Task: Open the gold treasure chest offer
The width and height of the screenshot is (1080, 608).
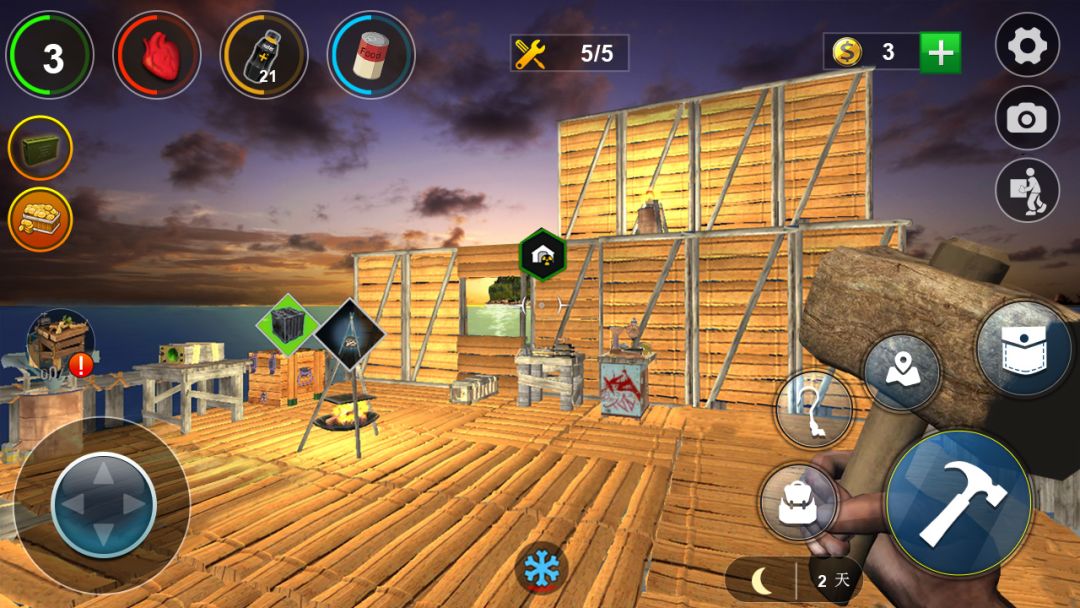Action: (x=40, y=219)
